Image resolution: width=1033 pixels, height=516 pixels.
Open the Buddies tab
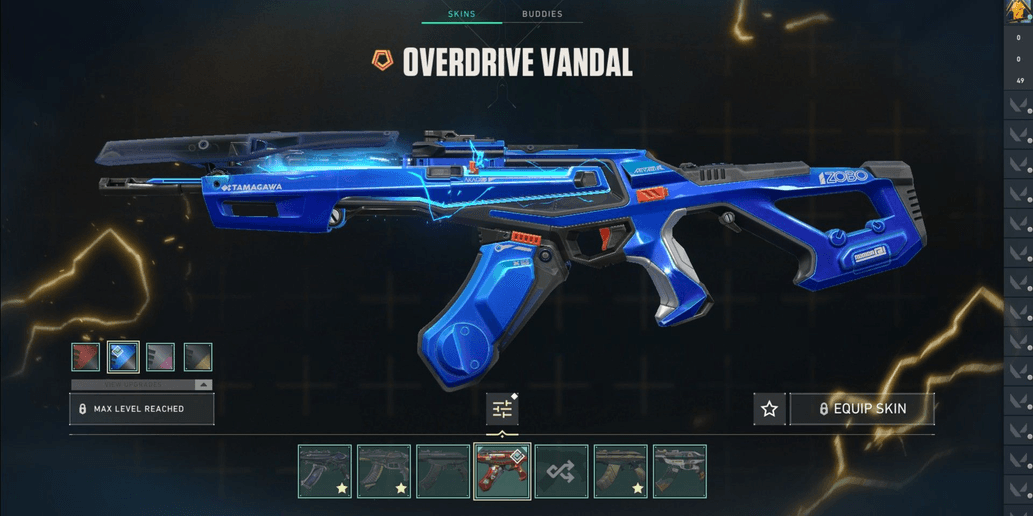[x=542, y=14]
